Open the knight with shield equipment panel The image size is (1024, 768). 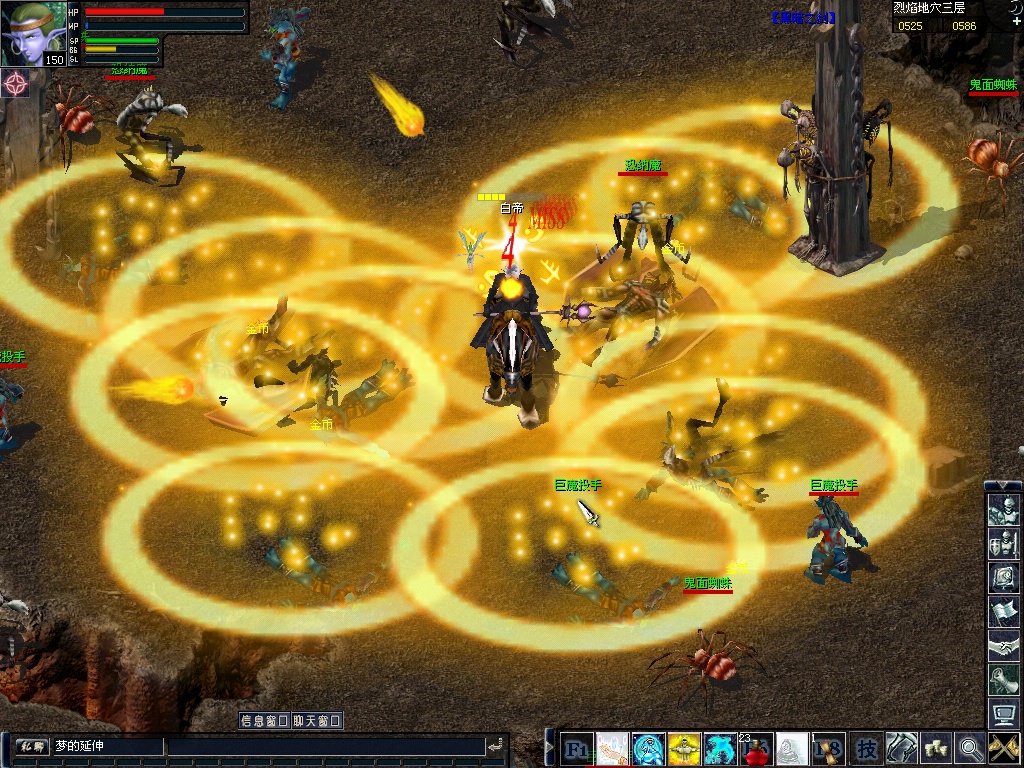[1003, 545]
